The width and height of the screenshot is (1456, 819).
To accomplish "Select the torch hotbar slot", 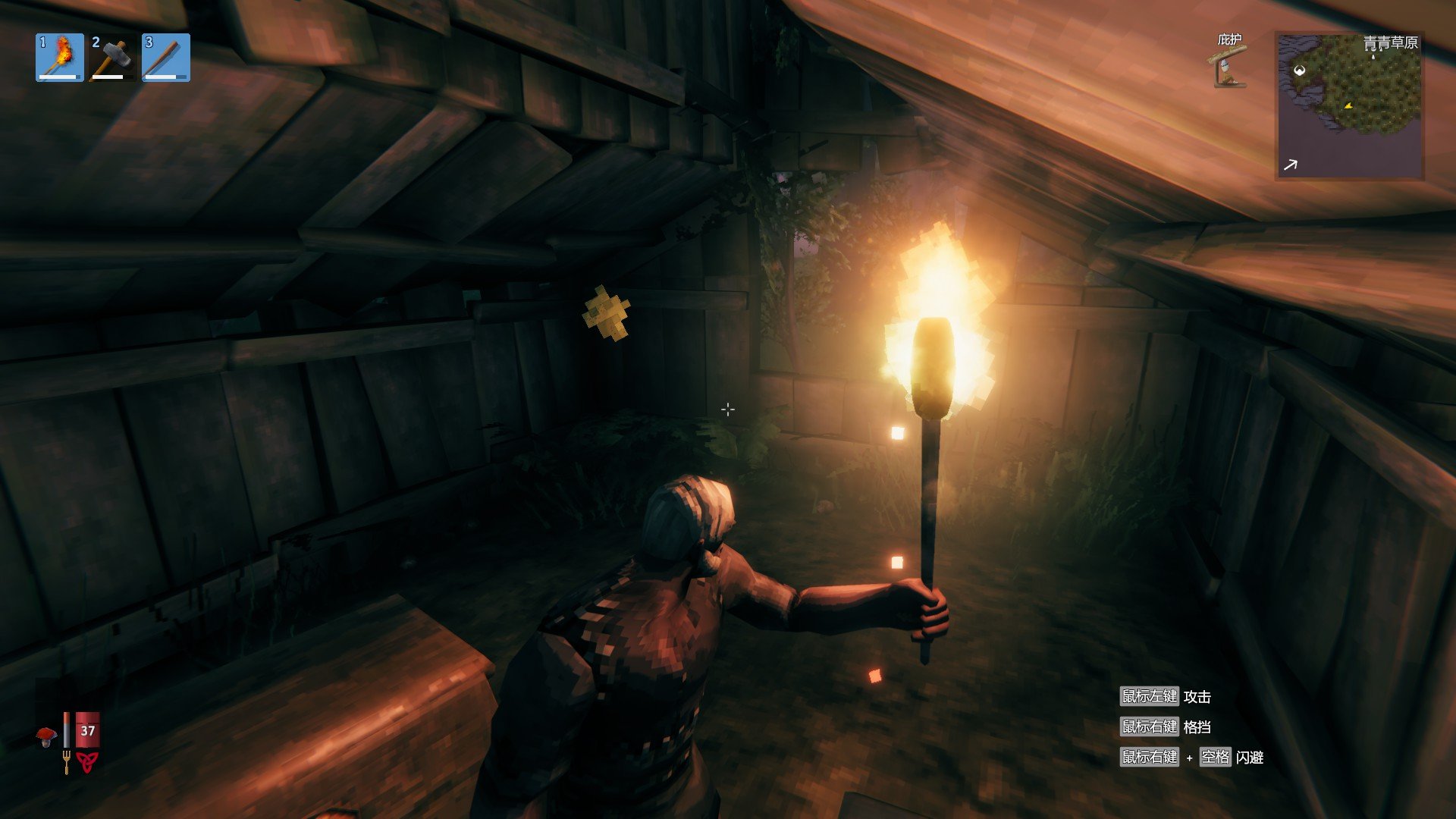I will coord(59,58).
